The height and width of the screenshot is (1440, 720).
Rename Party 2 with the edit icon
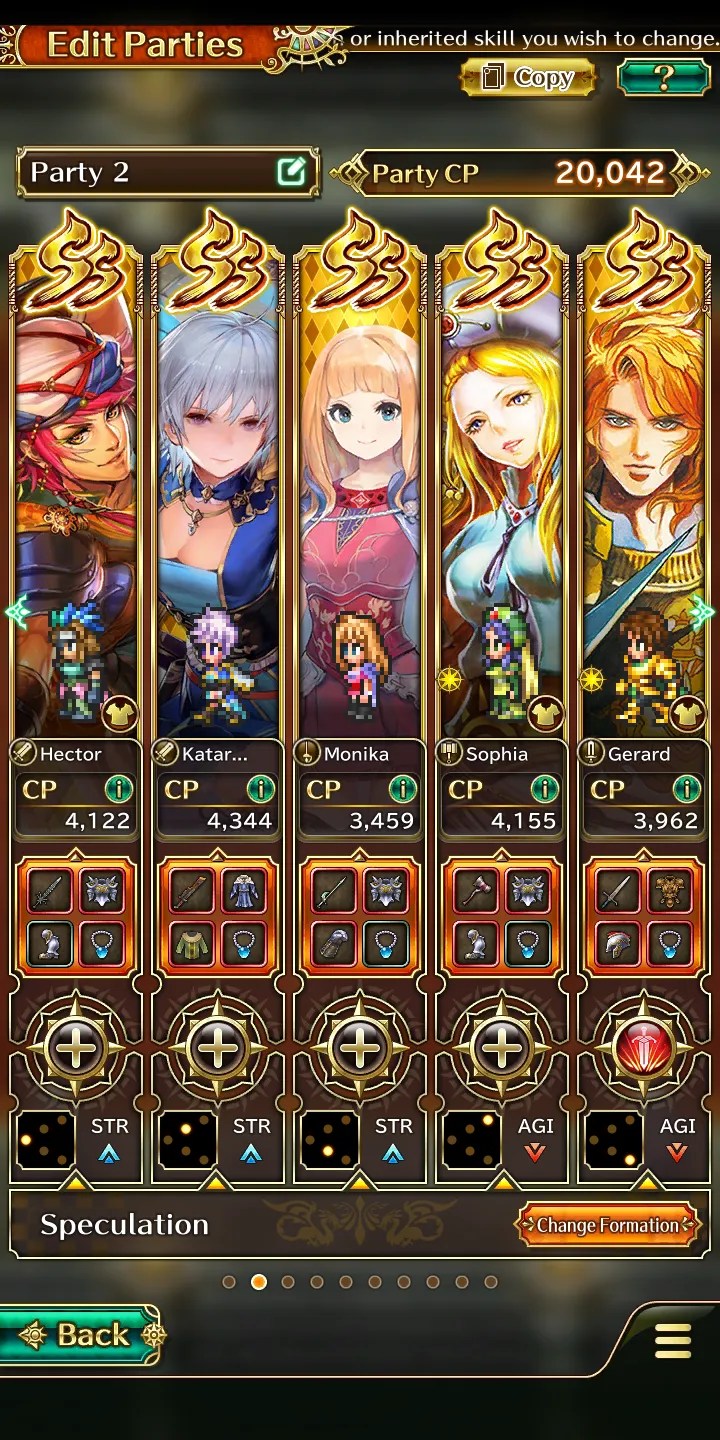(x=291, y=173)
